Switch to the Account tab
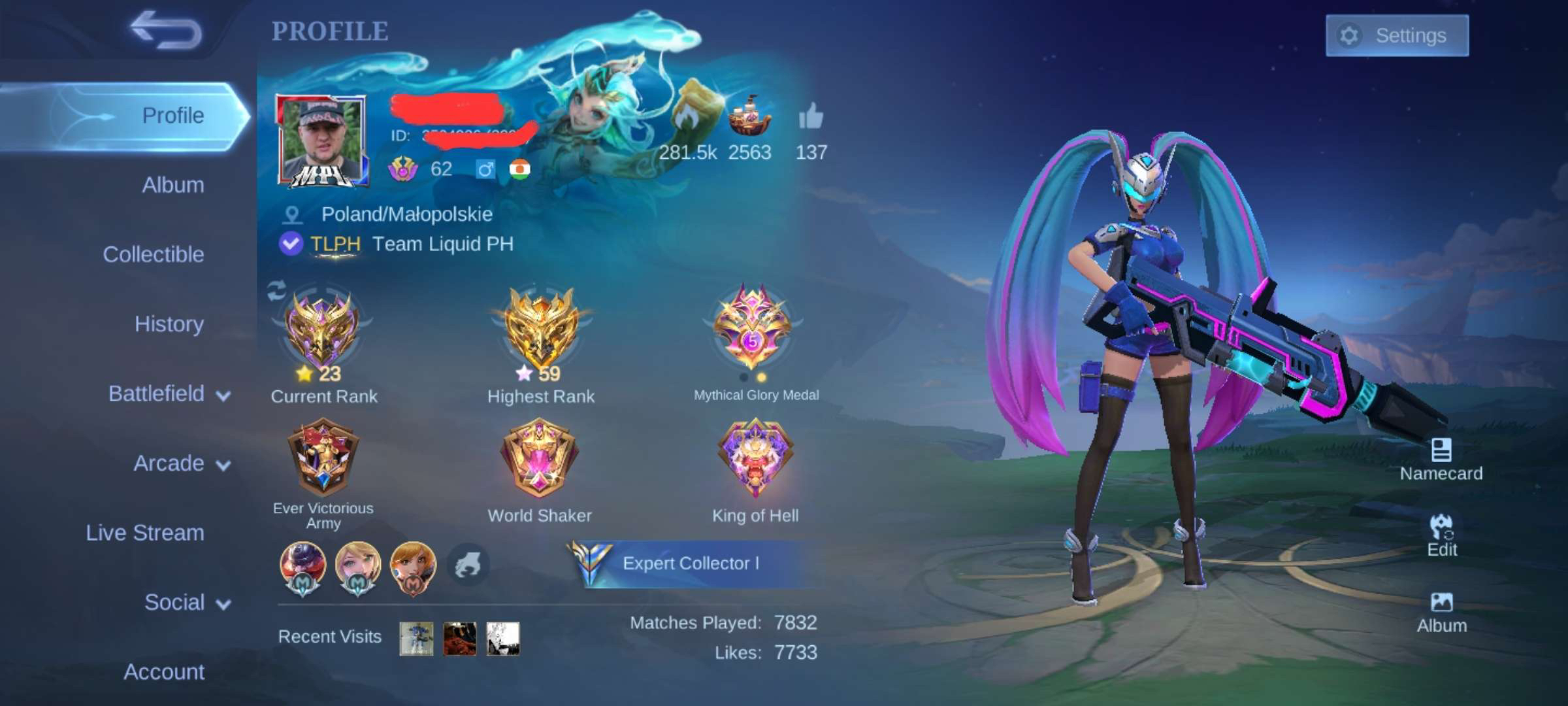The height and width of the screenshot is (706, 1568). (164, 672)
